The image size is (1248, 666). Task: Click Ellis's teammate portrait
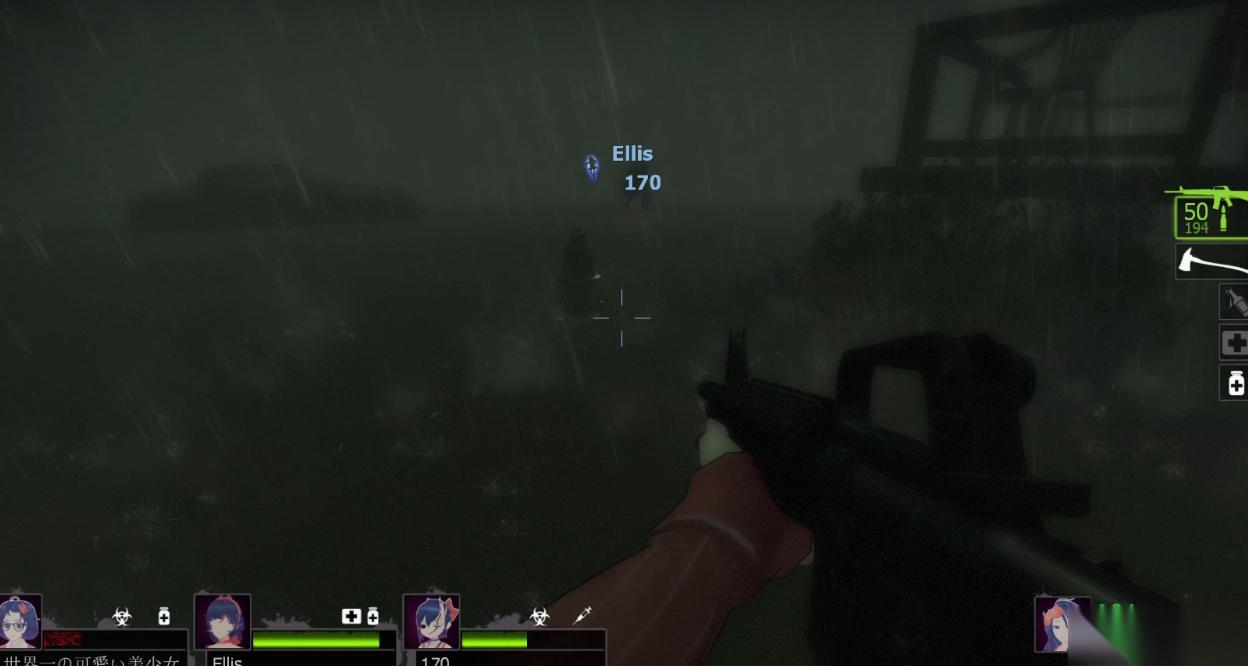pyautogui.click(x=222, y=622)
